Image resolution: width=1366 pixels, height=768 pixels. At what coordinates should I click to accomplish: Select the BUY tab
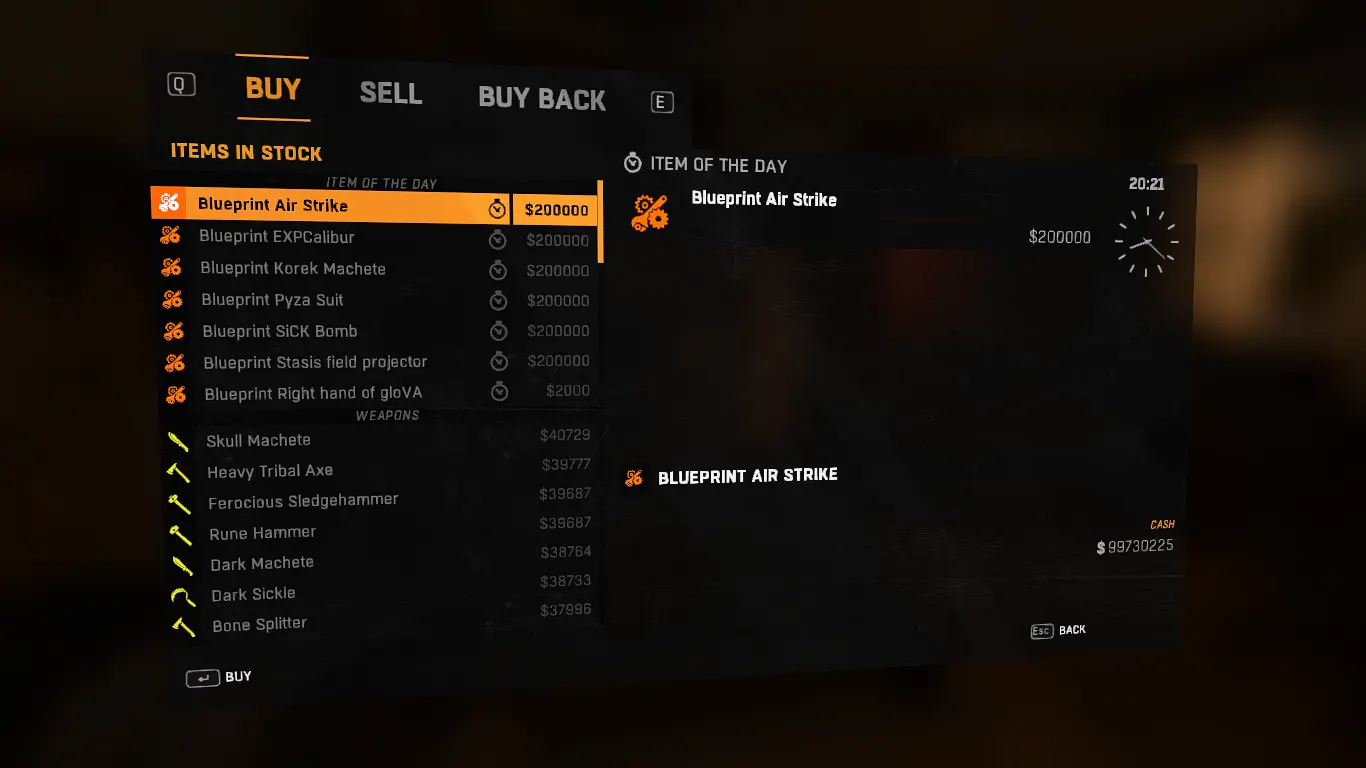pyautogui.click(x=273, y=89)
